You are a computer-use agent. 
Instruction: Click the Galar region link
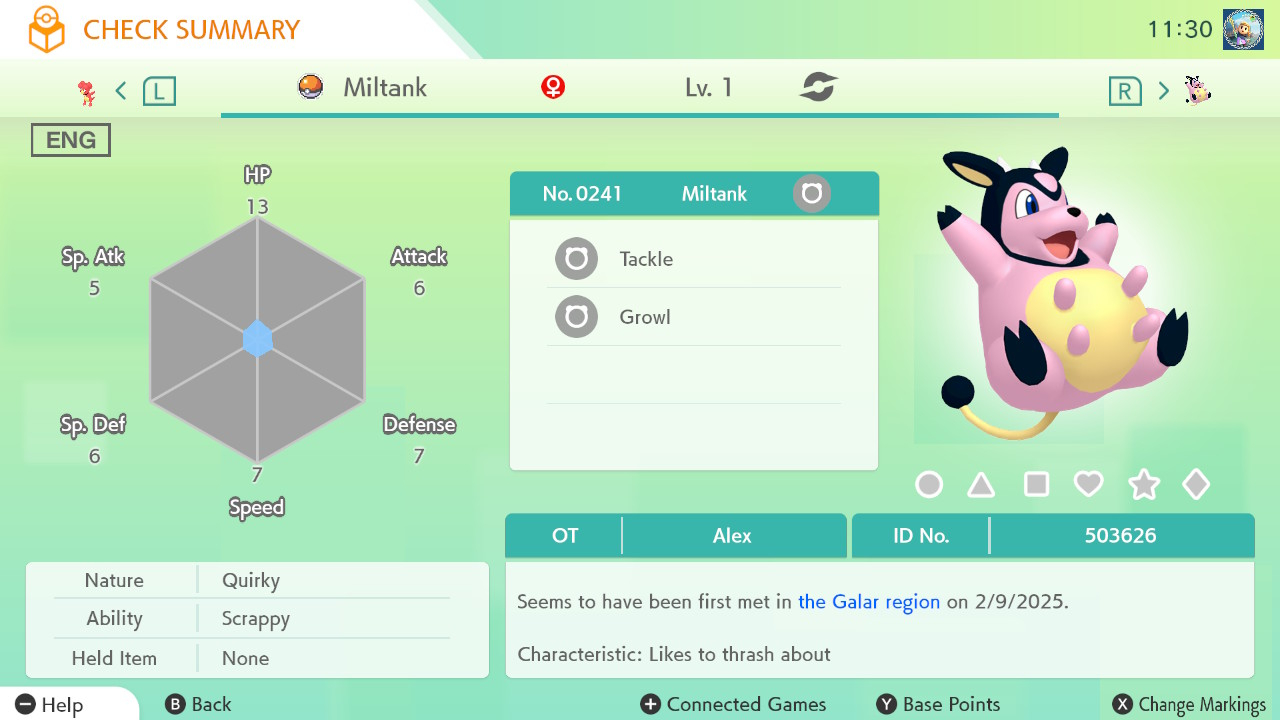pos(868,602)
